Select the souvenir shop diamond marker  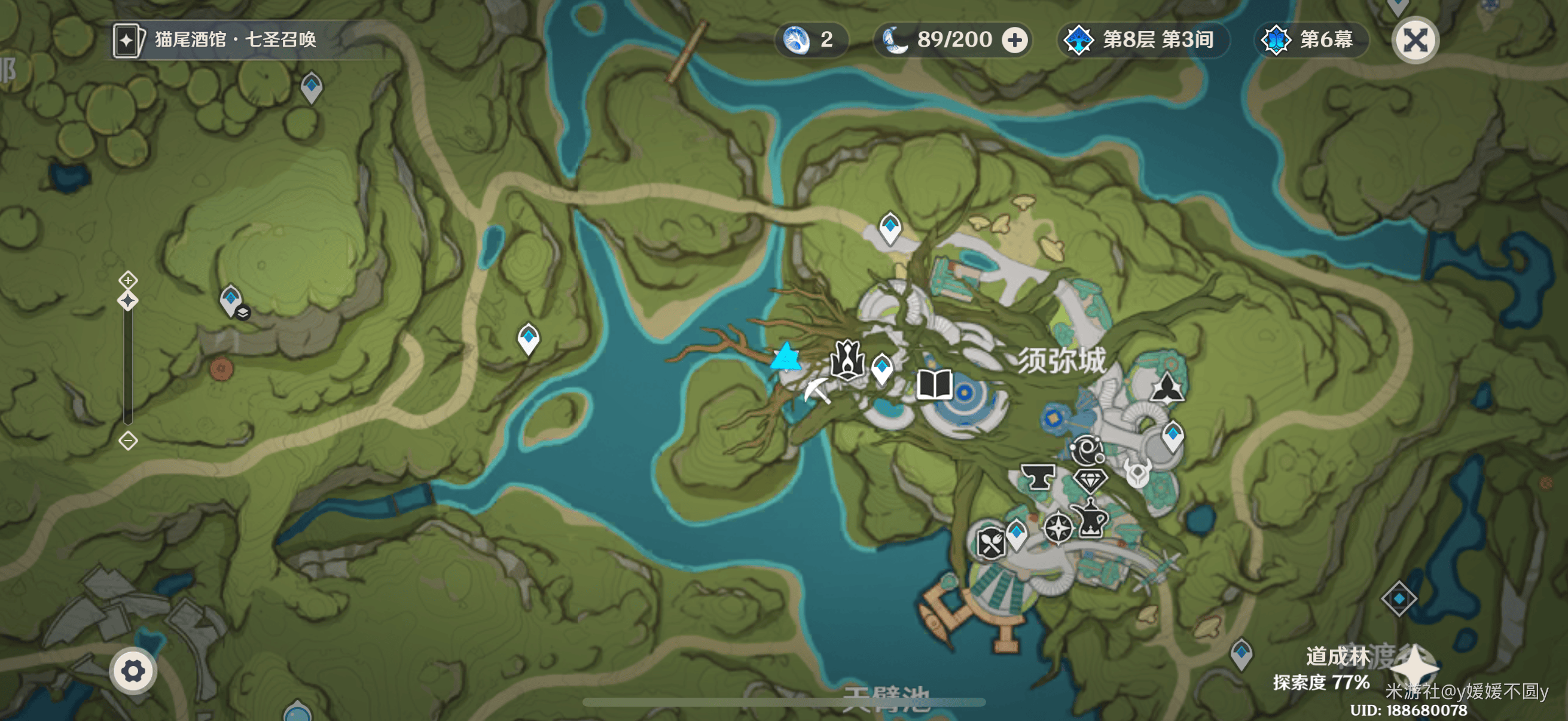(1090, 480)
